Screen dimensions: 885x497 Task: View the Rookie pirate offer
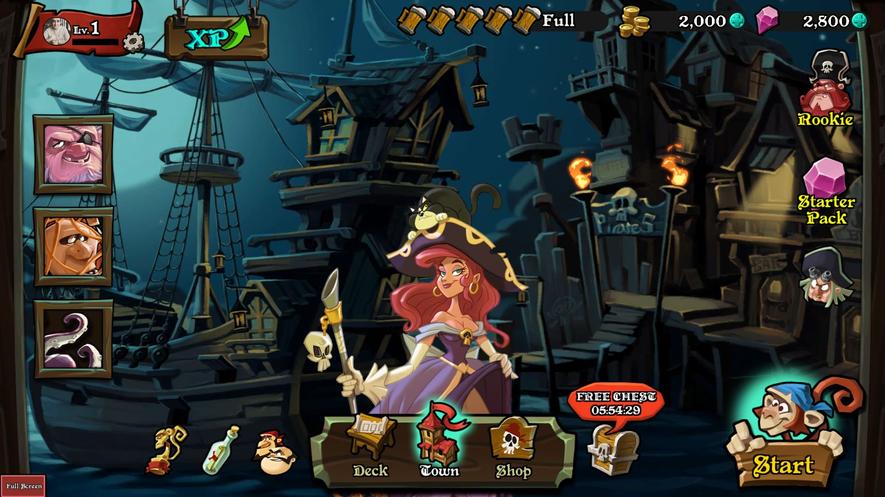[826, 90]
